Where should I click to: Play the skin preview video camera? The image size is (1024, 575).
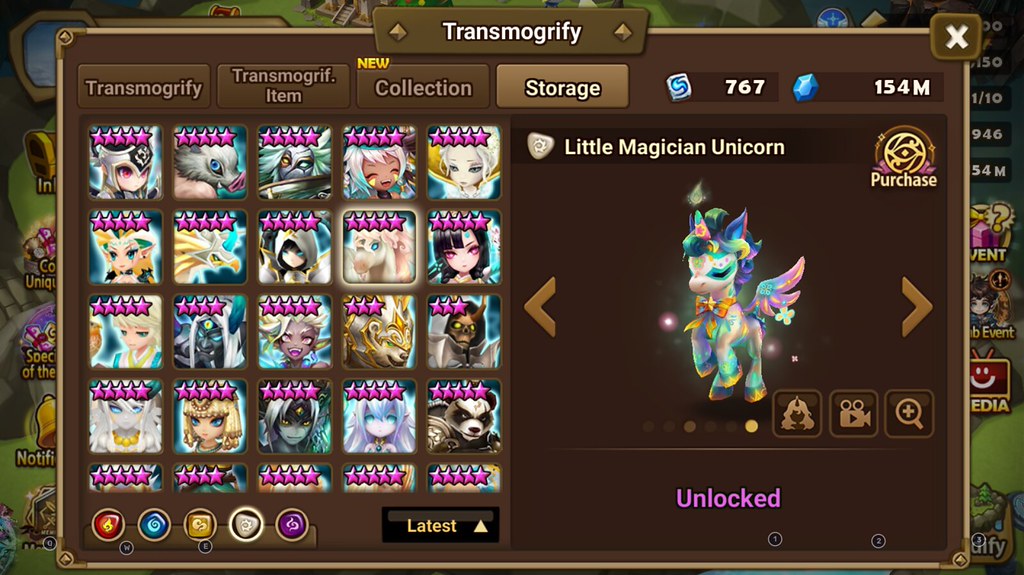(853, 414)
